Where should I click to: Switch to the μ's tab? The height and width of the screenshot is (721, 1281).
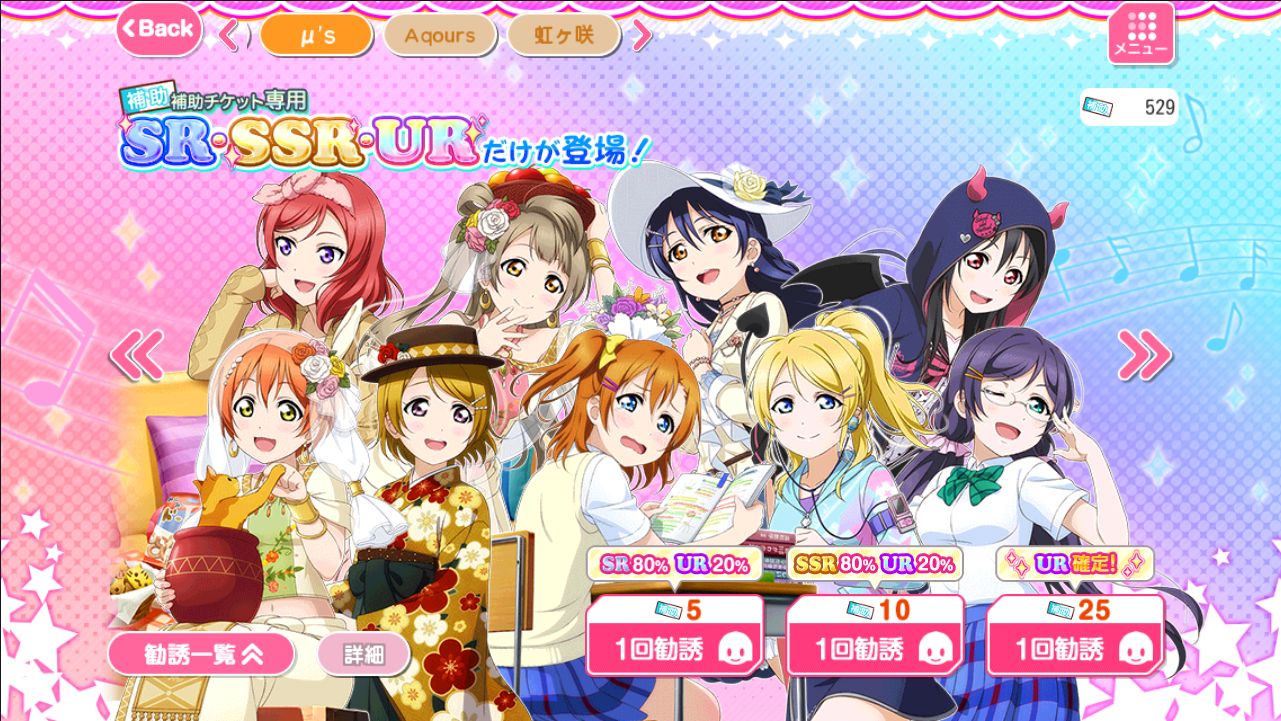pyautogui.click(x=316, y=36)
